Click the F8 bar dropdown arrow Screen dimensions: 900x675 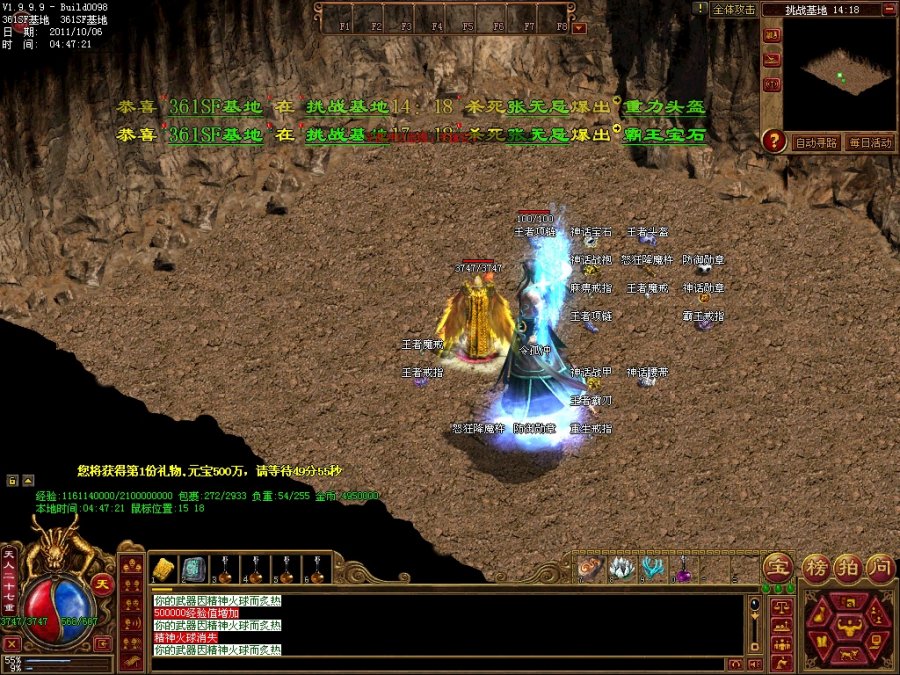(579, 28)
